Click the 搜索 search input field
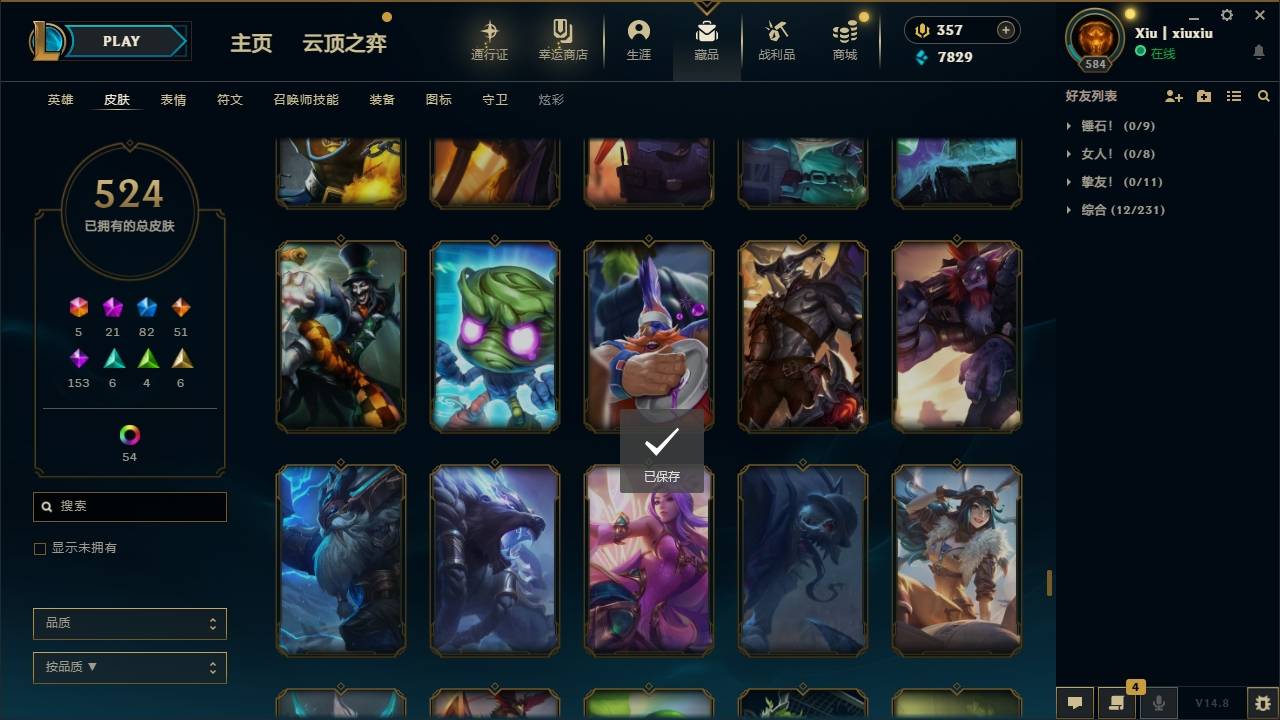The image size is (1280, 720). [129, 507]
